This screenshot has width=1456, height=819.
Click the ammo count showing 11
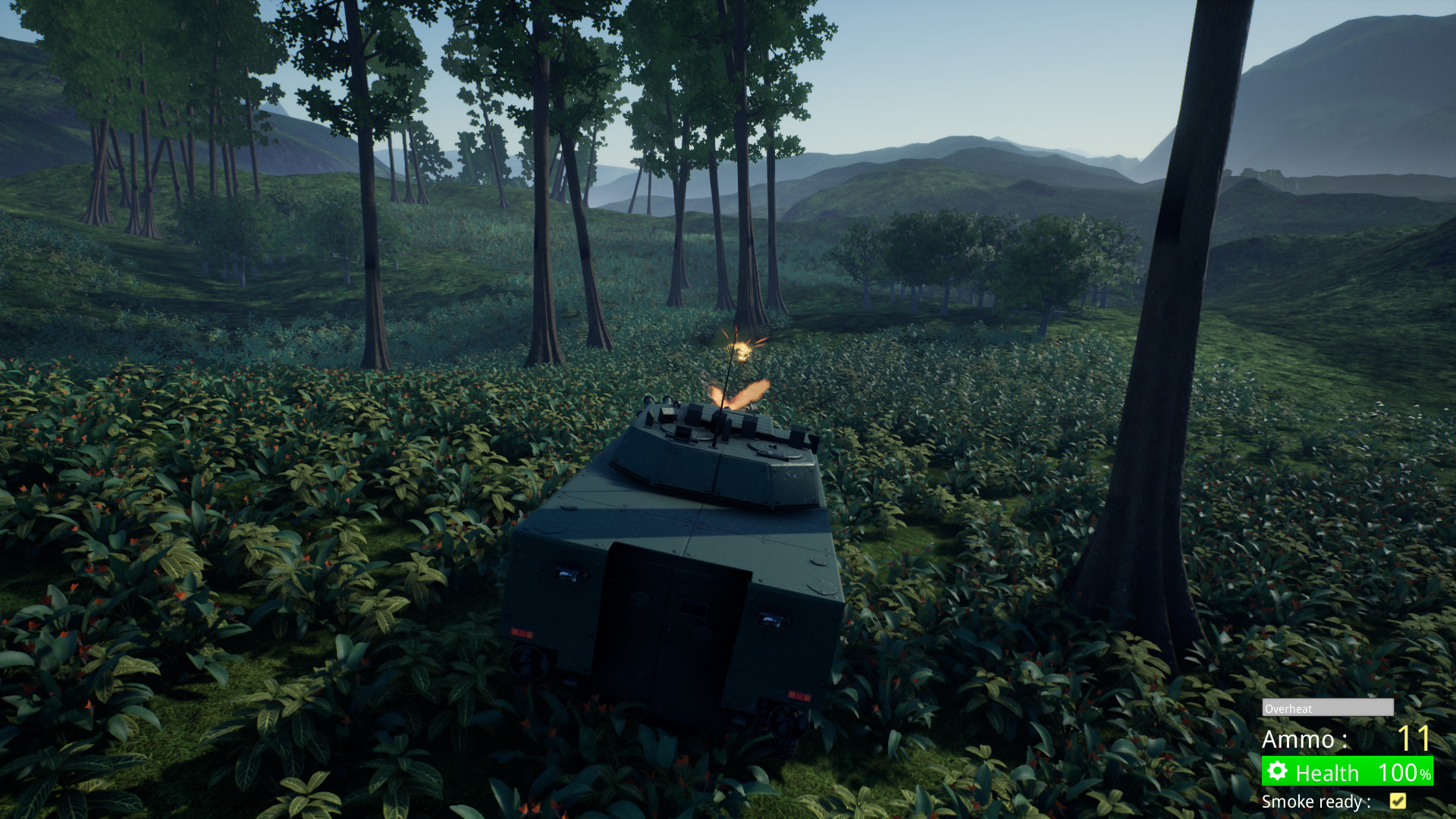(x=1417, y=738)
